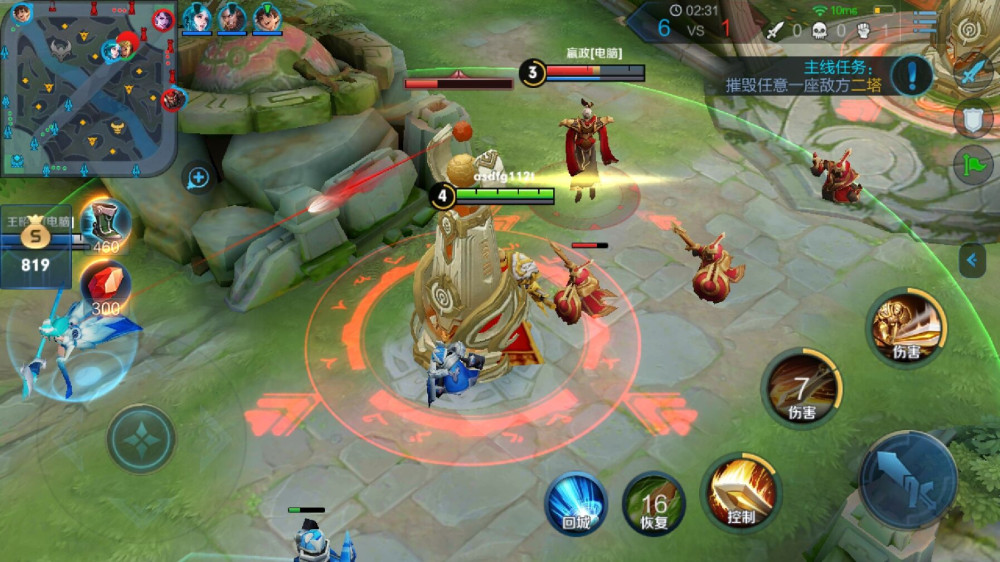Expand the side panel arrow
Image resolution: width=1000 pixels, height=562 pixels.
tap(971, 261)
